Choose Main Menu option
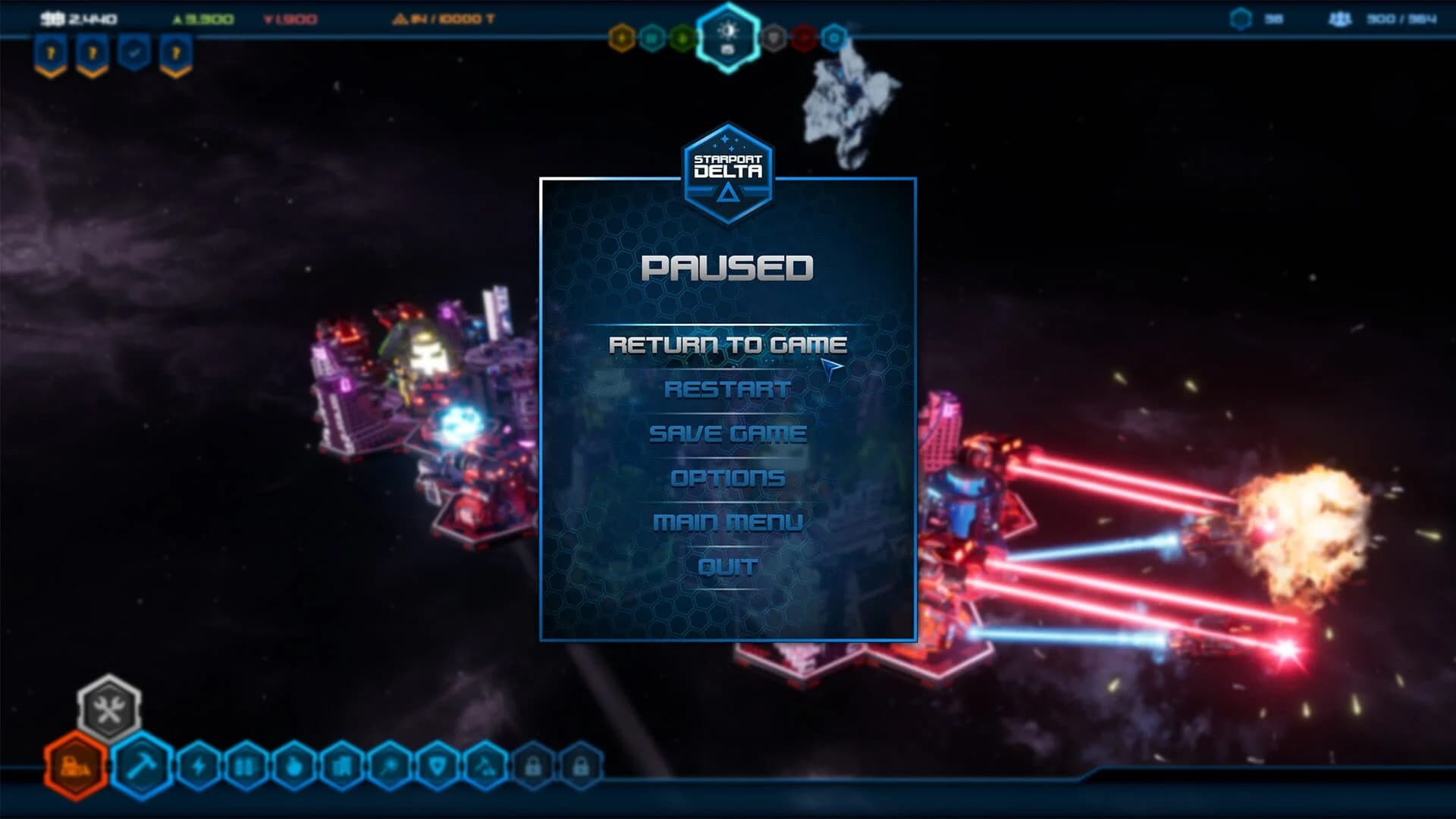This screenshot has width=1456, height=819. [728, 522]
